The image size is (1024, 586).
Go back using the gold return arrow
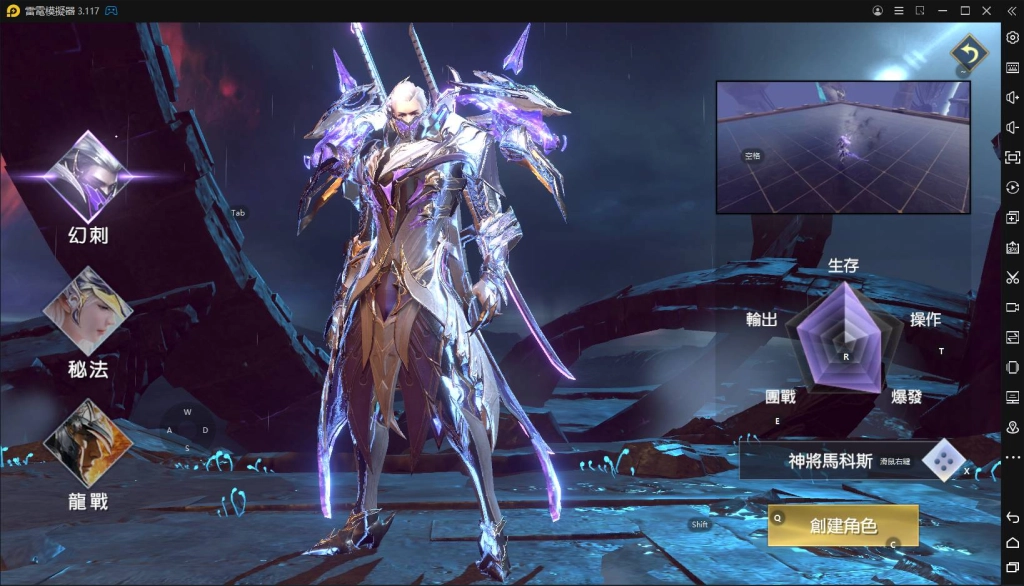coord(967,52)
